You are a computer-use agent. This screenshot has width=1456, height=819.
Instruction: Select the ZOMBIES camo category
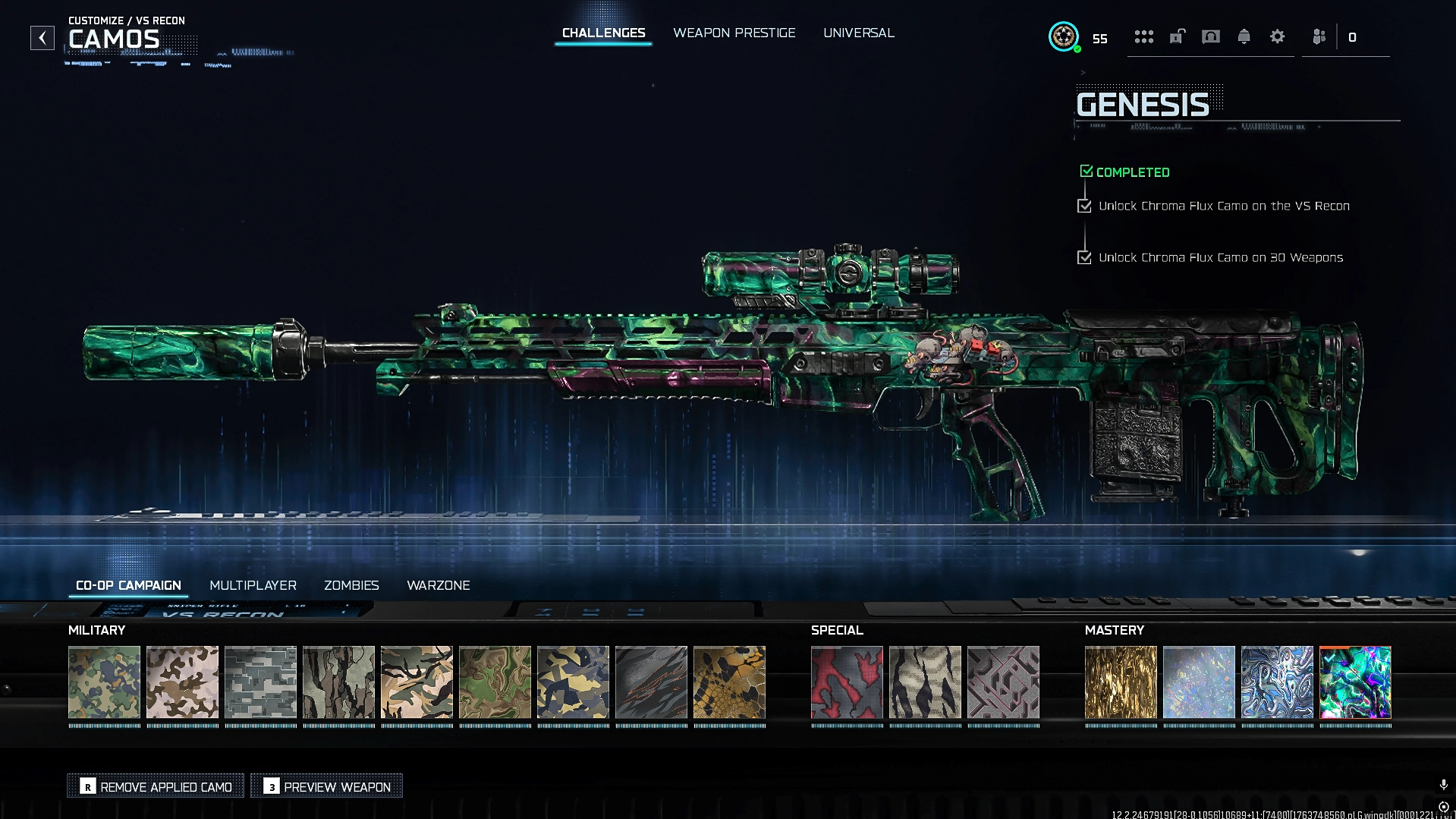pyautogui.click(x=351, y=585)
